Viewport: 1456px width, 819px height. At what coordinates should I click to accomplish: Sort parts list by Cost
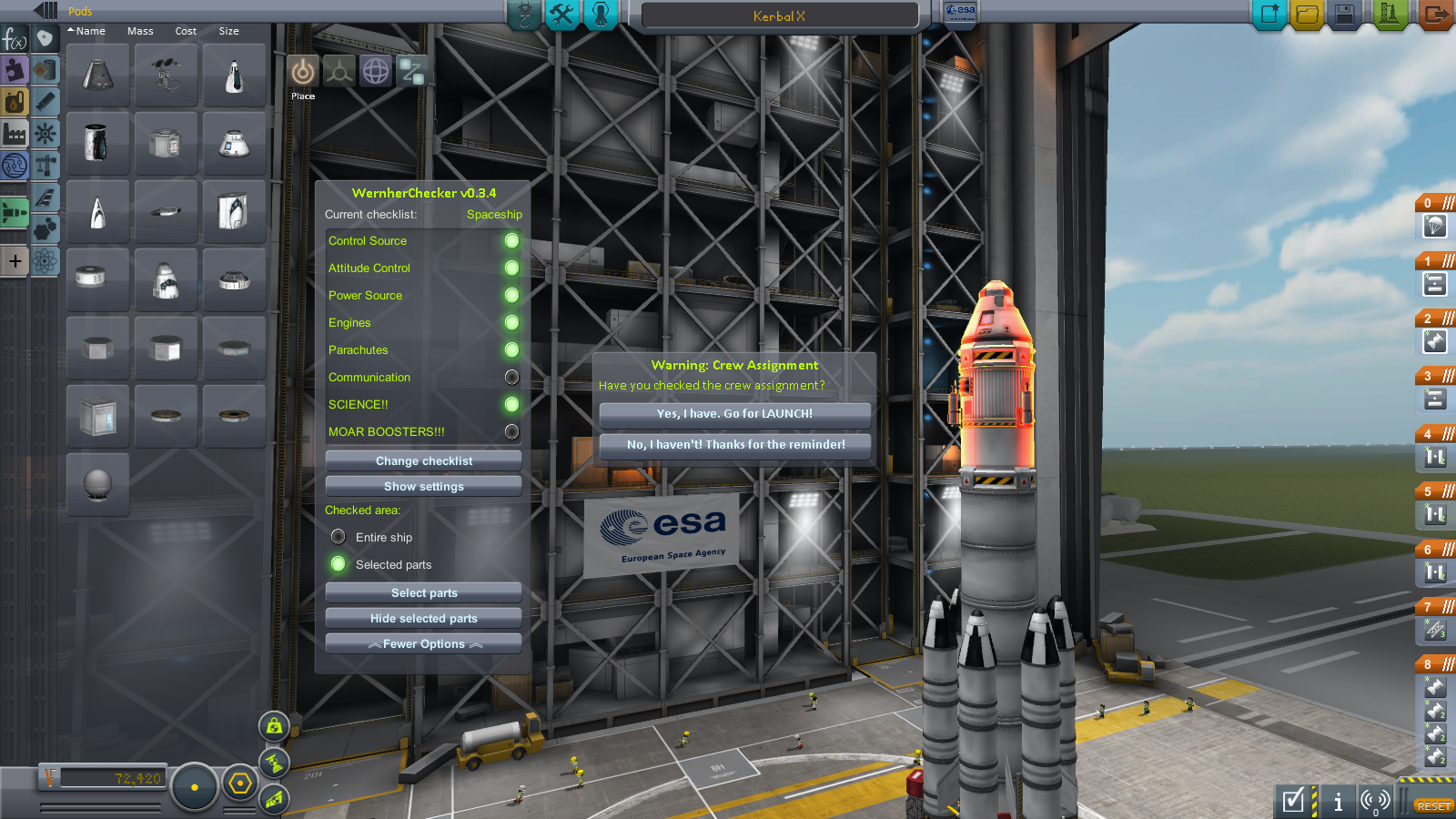click(186, 31)
